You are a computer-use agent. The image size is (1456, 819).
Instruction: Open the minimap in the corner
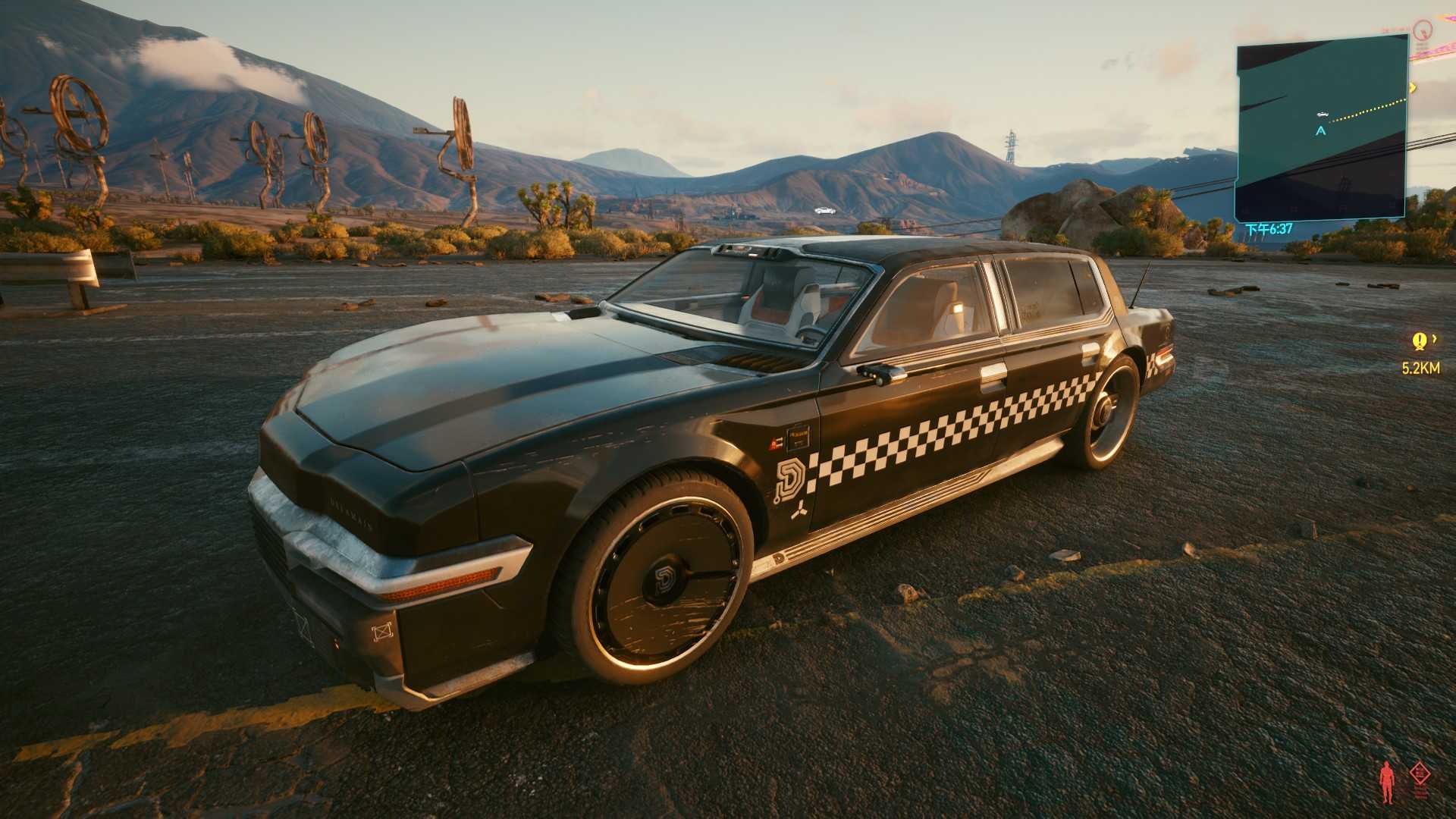click(1321, 133)
